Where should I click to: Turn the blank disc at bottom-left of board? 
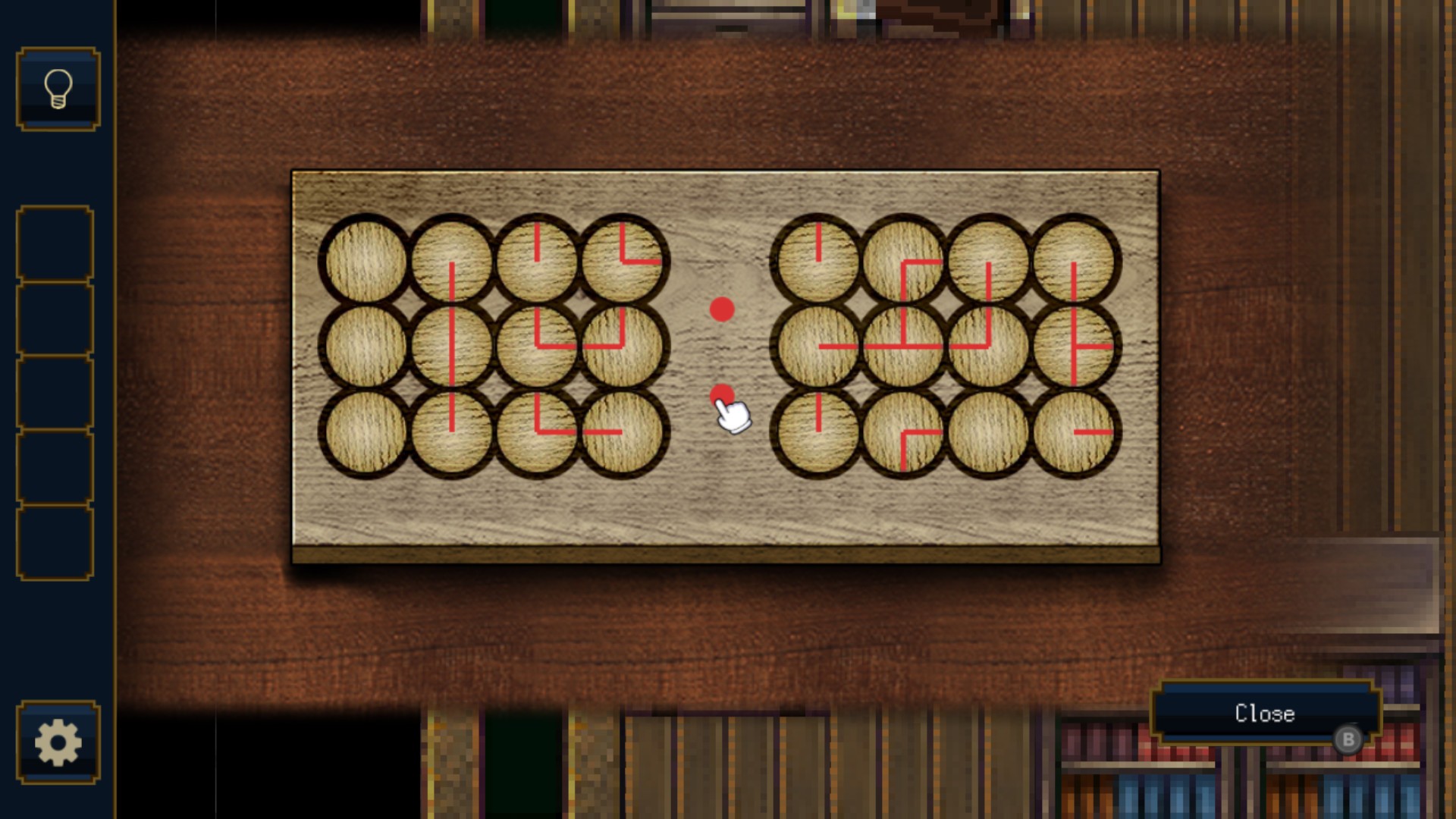click(366, 431)
